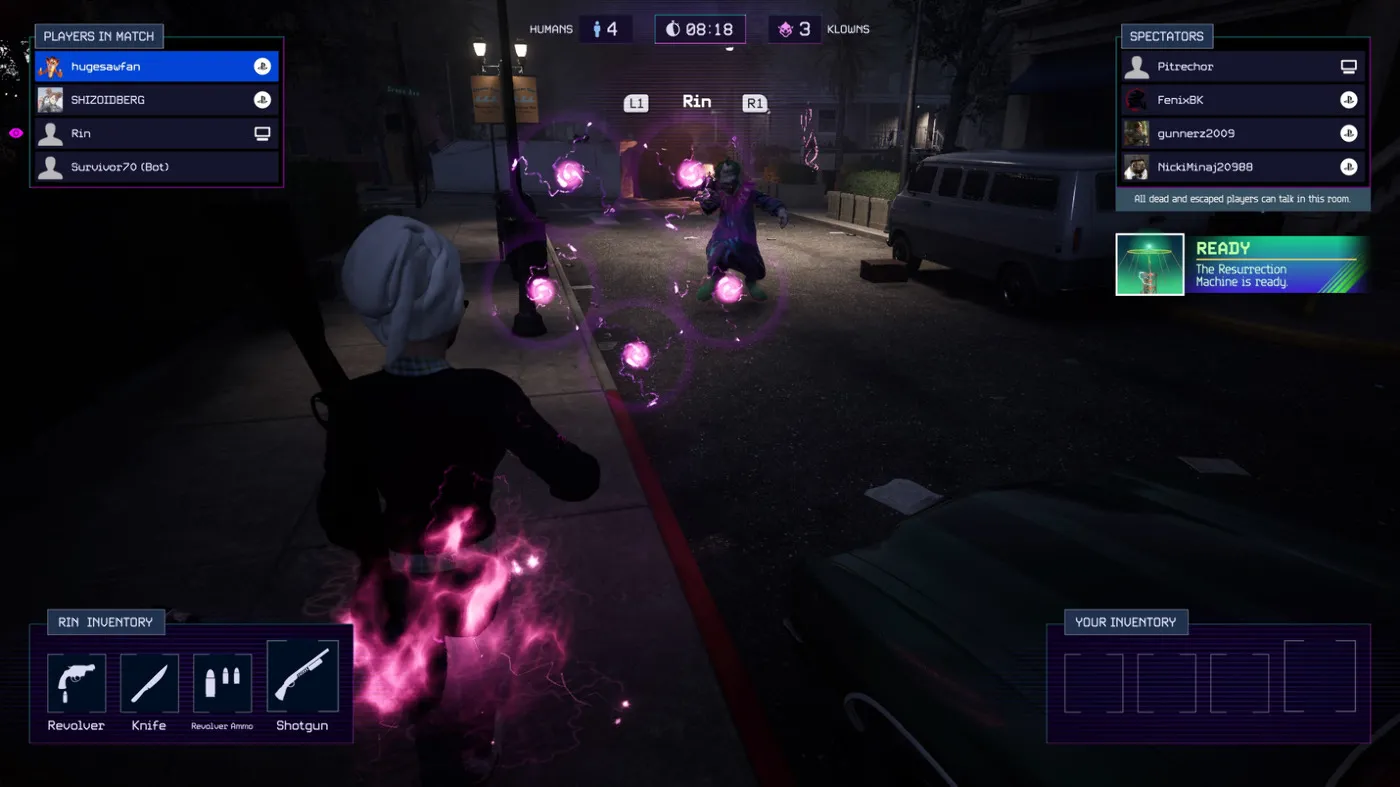Click NickiMinaj20988 in spectators
The height and width of the screenshot is (787, 1400).
pyautogui.click(x=1242, y=167)
